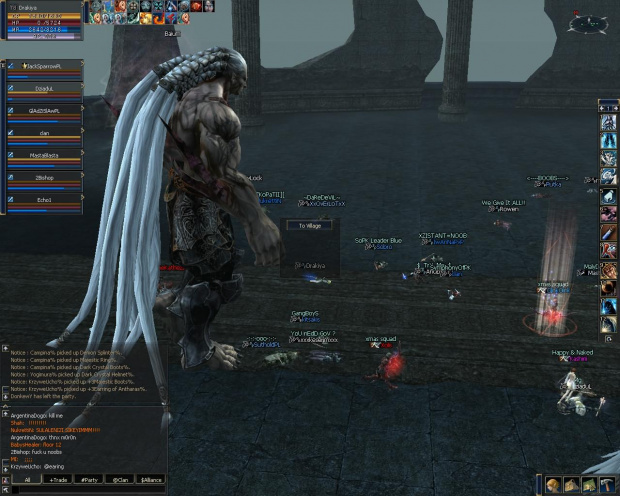Target party member GlAdZiSlAwPL
Image resolution: width=620 pixels, height=496 pixels.
tap(43, 112)
